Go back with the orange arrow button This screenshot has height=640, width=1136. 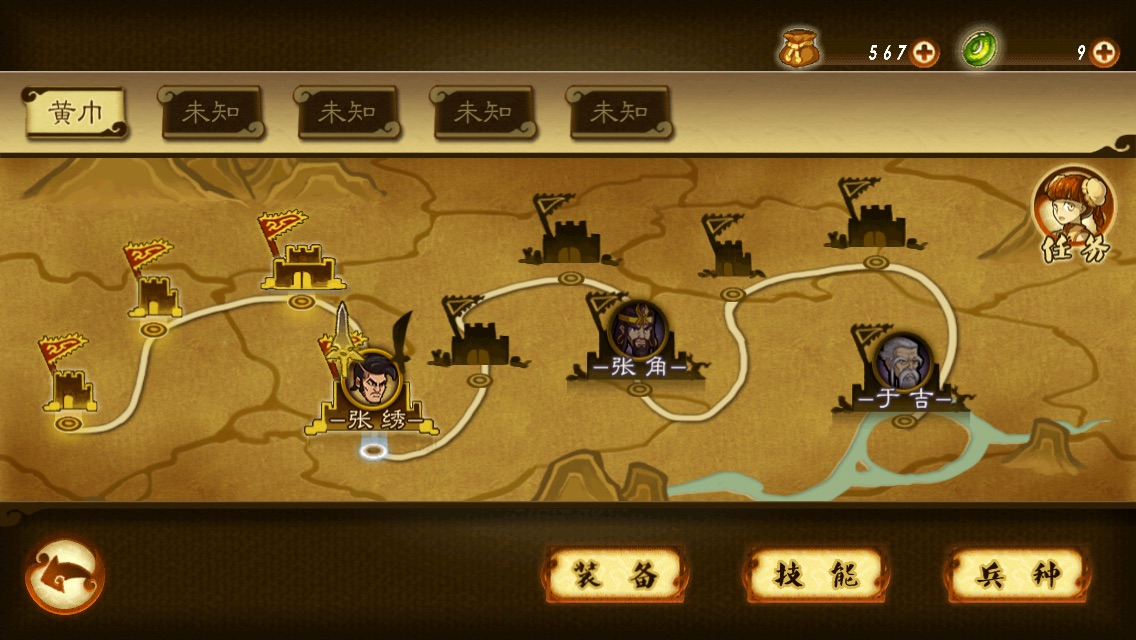tap(65, 577)
